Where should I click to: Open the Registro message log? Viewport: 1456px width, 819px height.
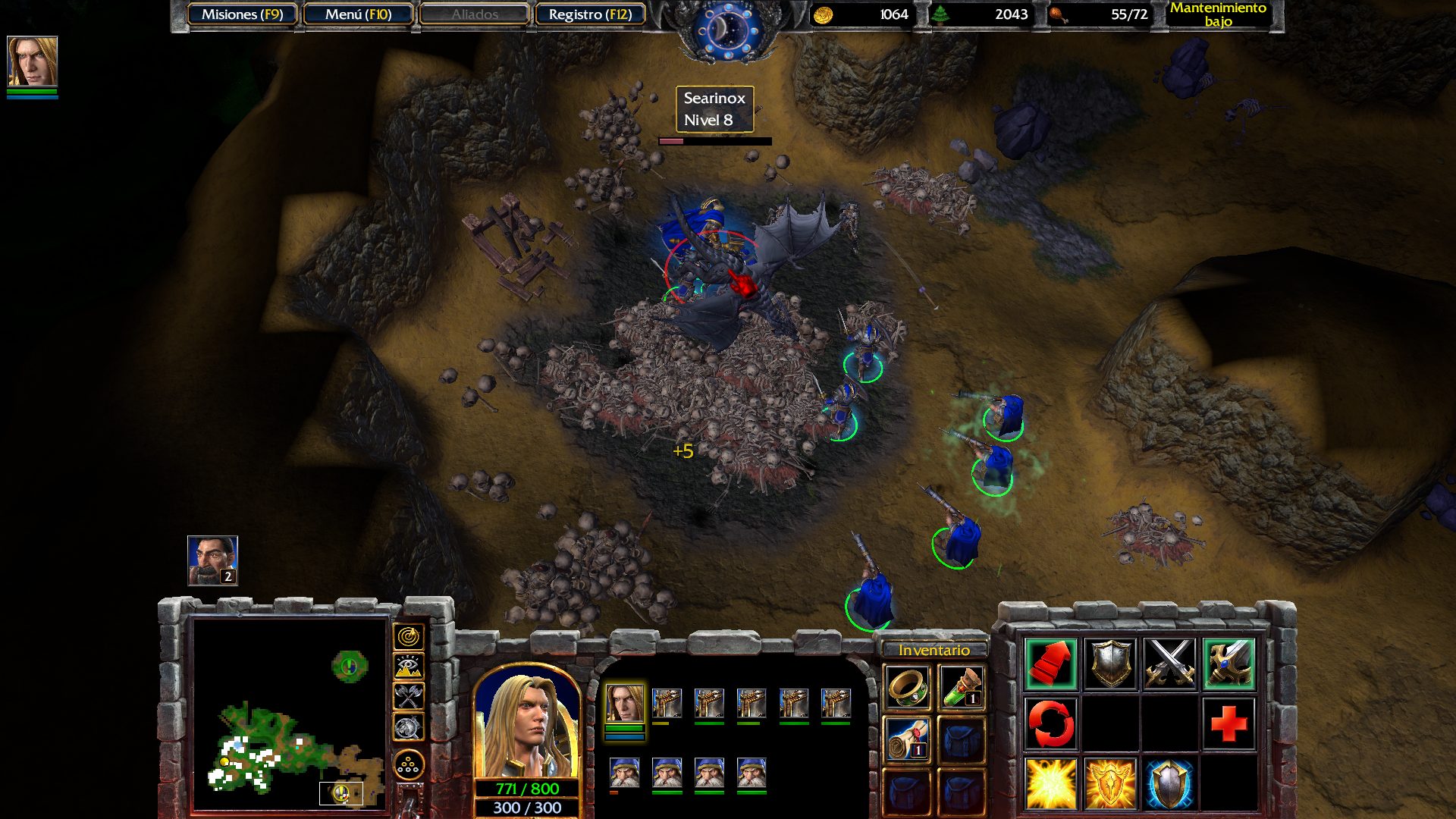[590, 14]
